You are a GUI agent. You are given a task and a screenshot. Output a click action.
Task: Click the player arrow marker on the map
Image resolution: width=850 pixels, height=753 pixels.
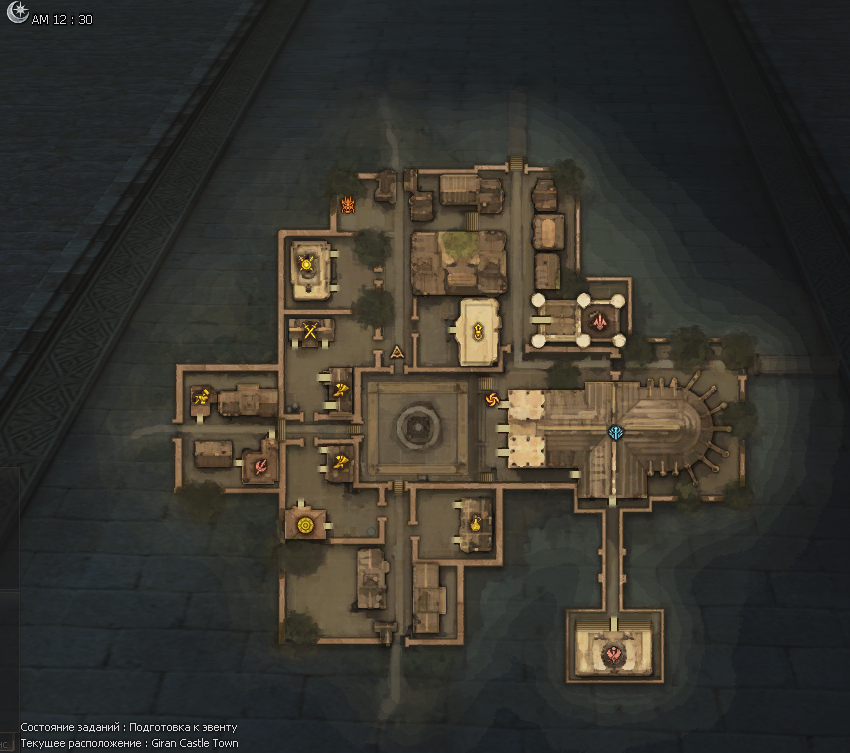point(398,351)
